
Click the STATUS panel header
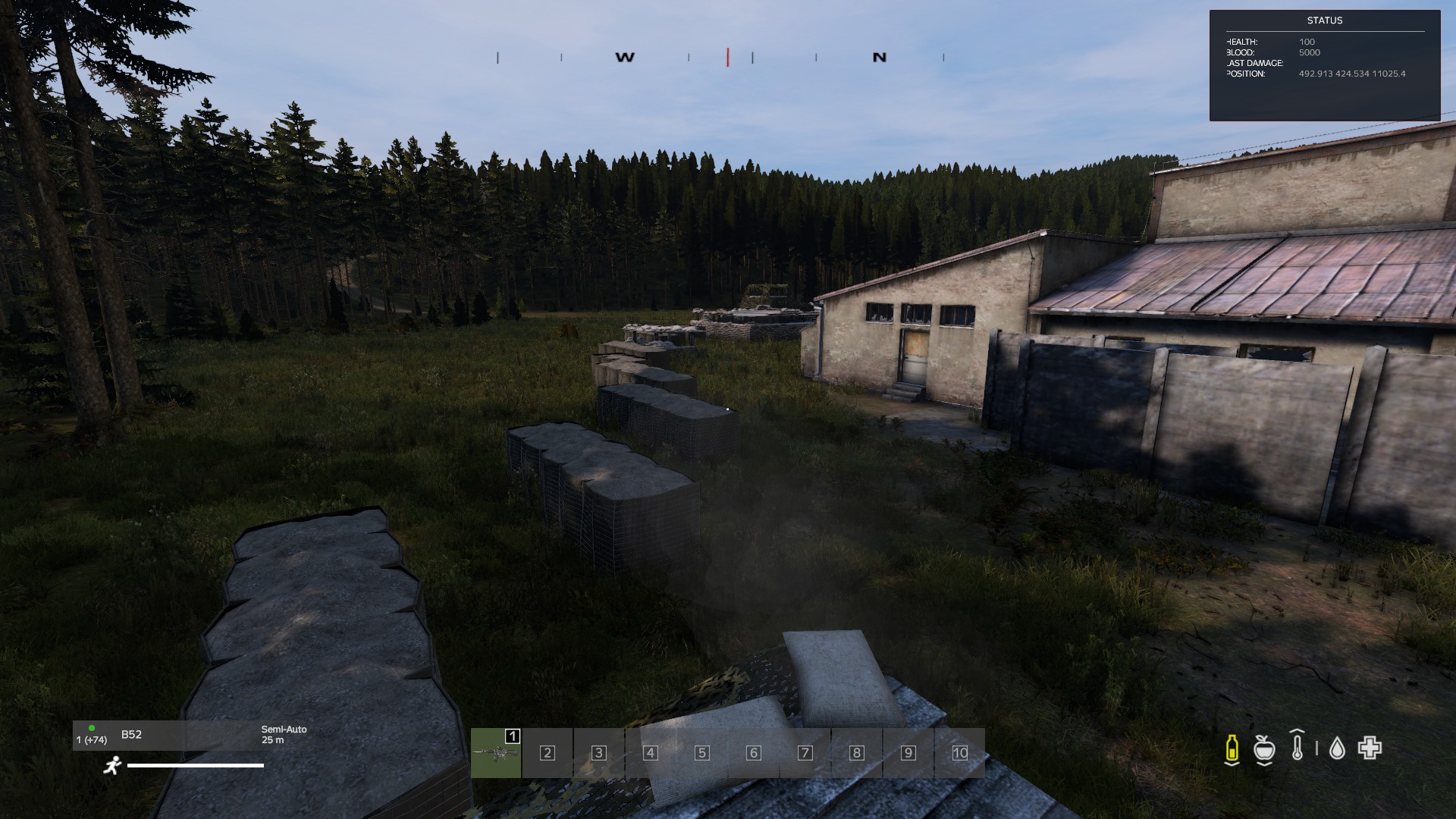tap(1324, 20)
